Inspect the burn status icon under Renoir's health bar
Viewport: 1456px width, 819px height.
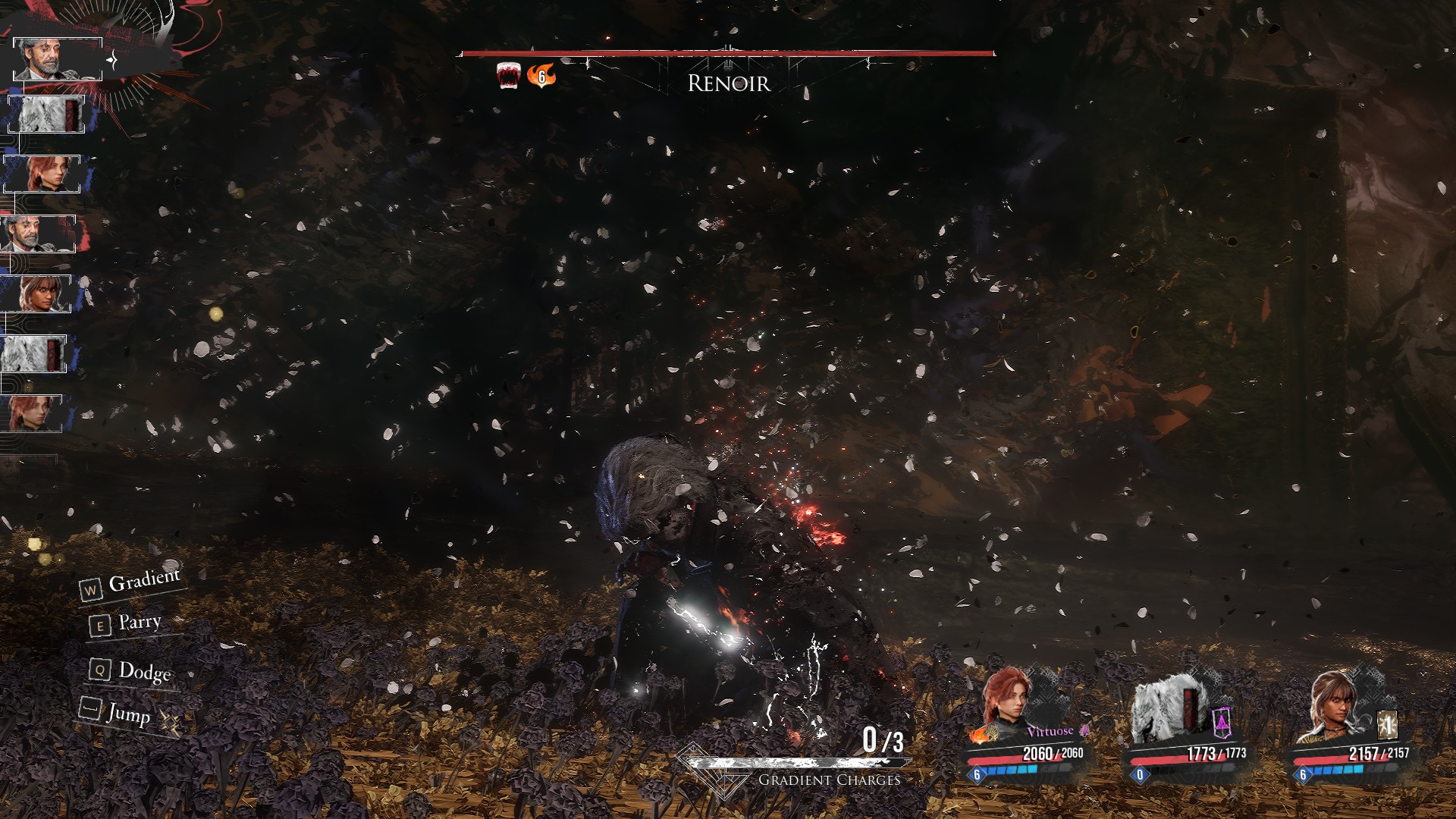click(x=541, y=76)
